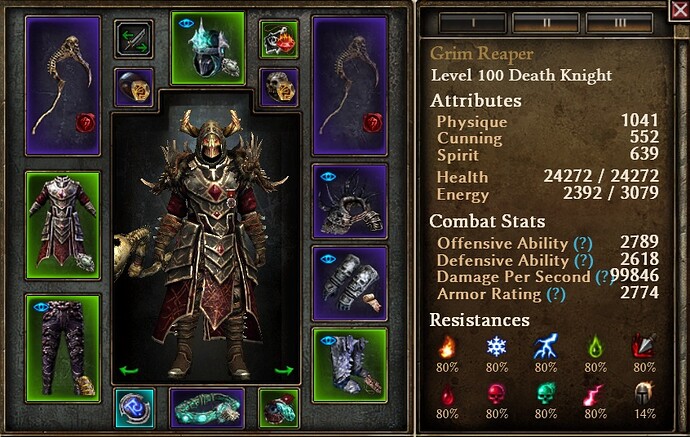Viewport: 690px width, 437px height.
Task: Open stats tab II
Action: pyautogui.click(x=546, y=20)
